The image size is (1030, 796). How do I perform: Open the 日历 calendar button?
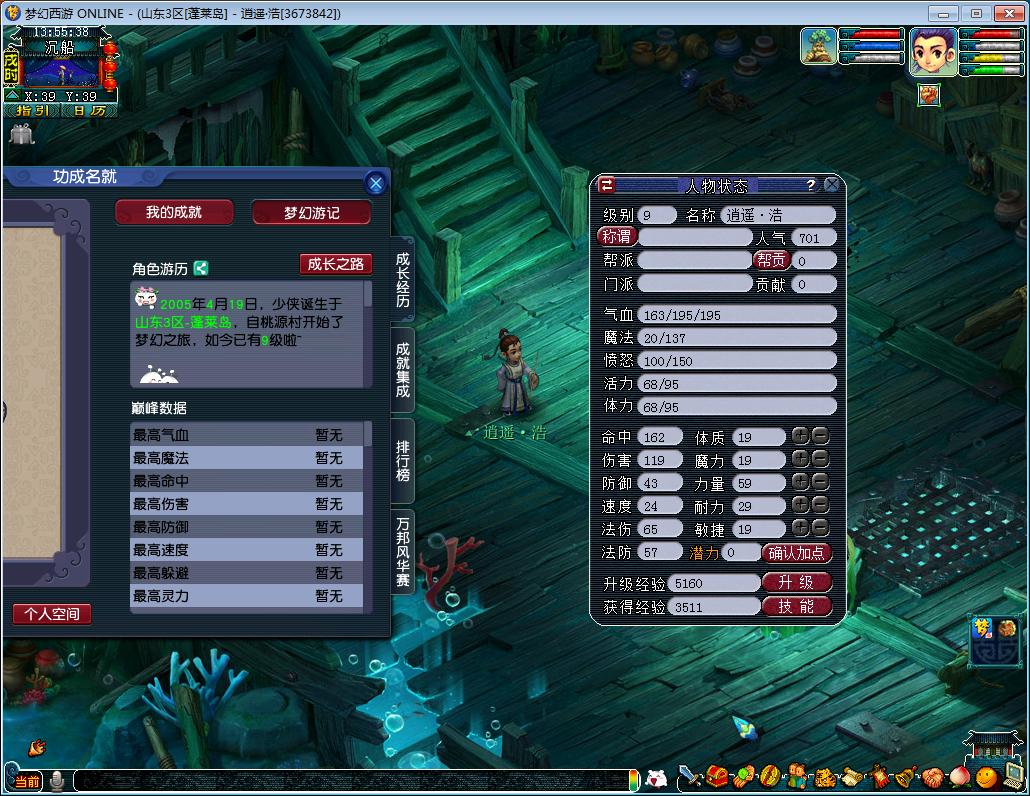[x=90, y=111]
